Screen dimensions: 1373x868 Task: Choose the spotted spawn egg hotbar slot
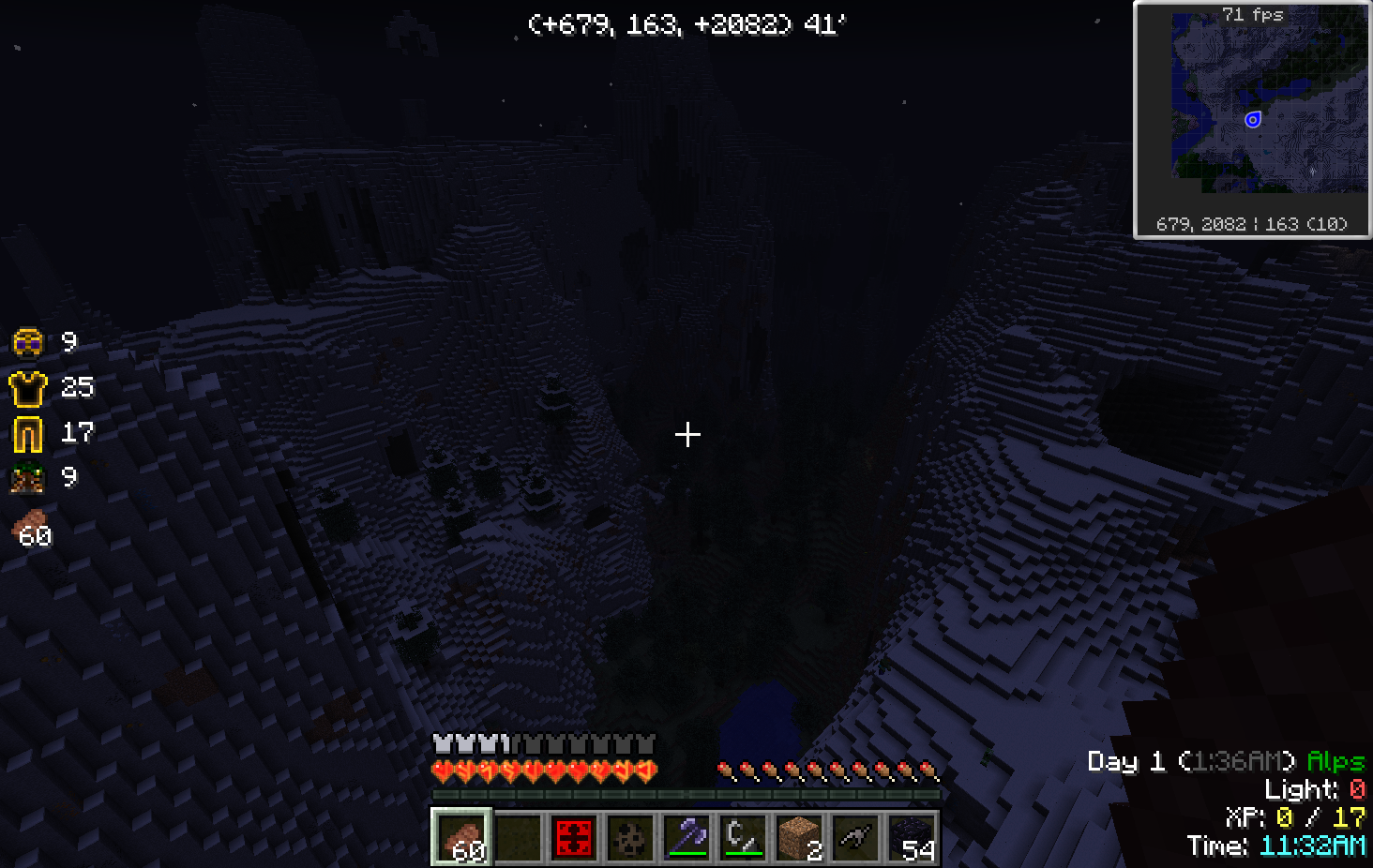click(630, 836)
